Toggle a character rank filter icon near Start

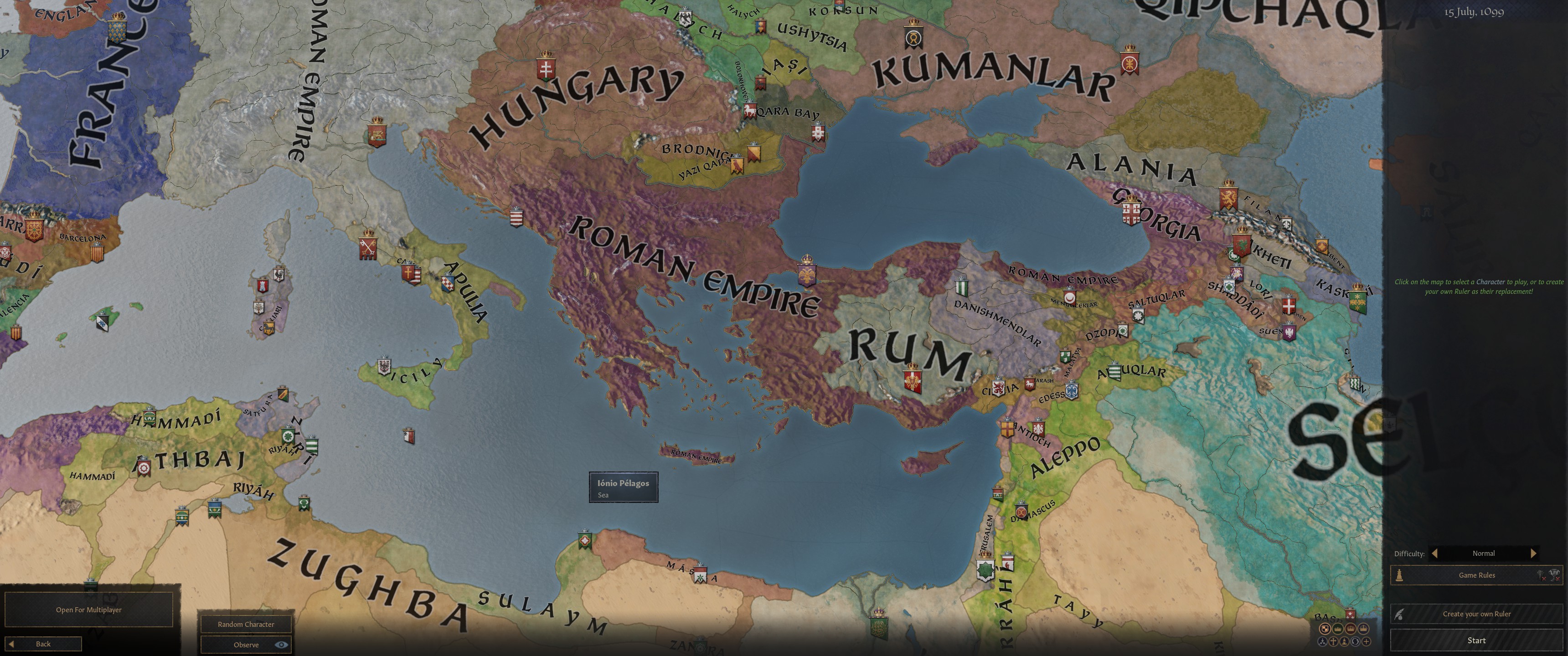click(x=1350, y=629)
